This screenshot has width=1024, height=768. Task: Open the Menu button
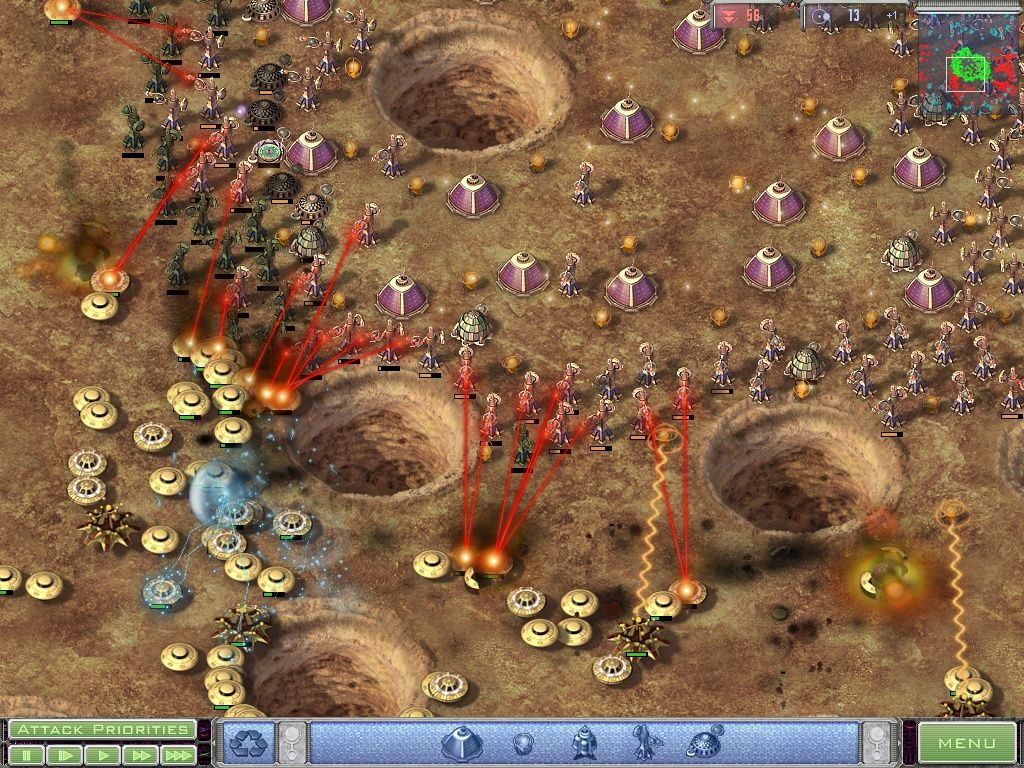click(966, 743)
